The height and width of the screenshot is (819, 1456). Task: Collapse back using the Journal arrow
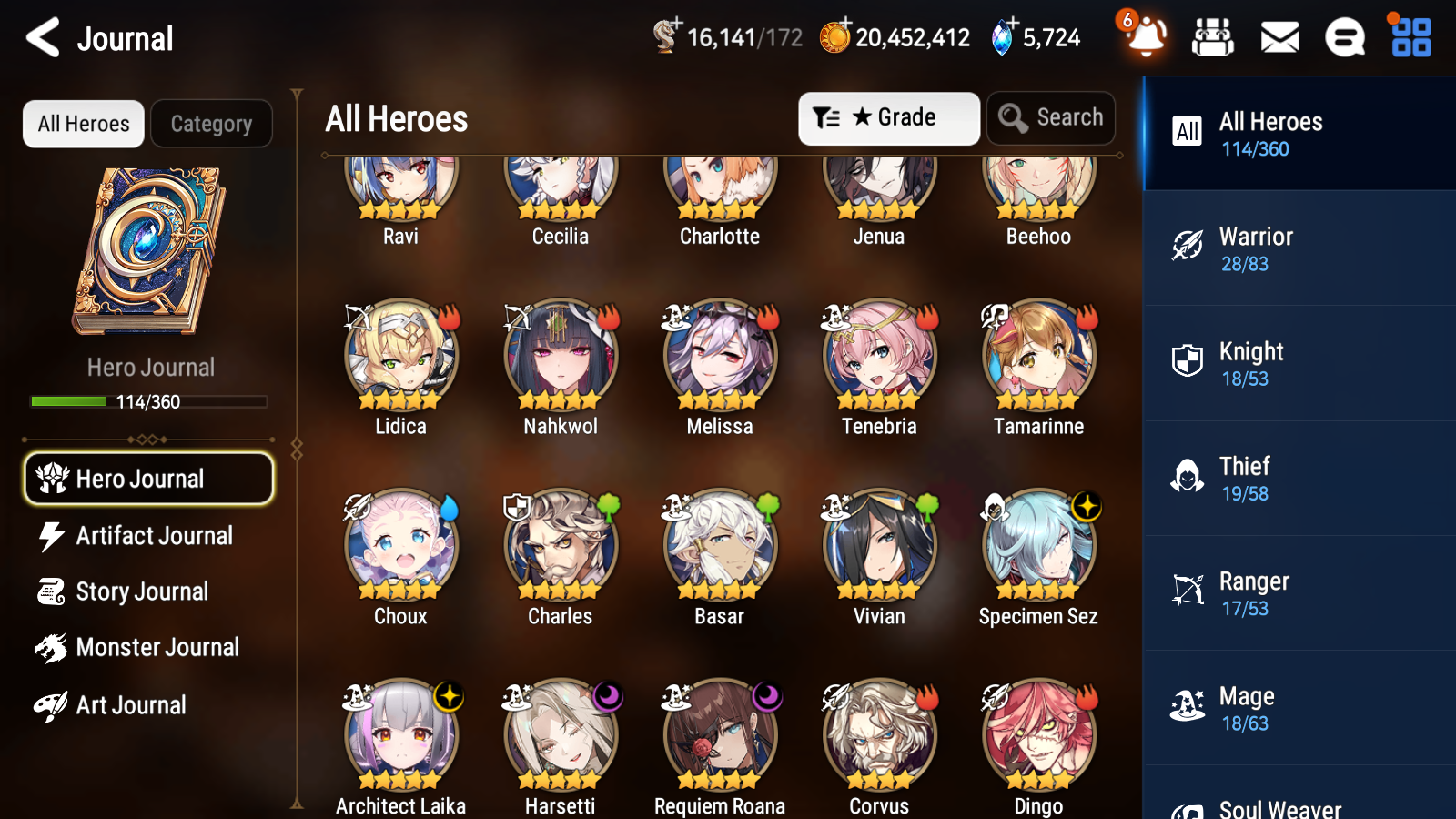(40, 37)
